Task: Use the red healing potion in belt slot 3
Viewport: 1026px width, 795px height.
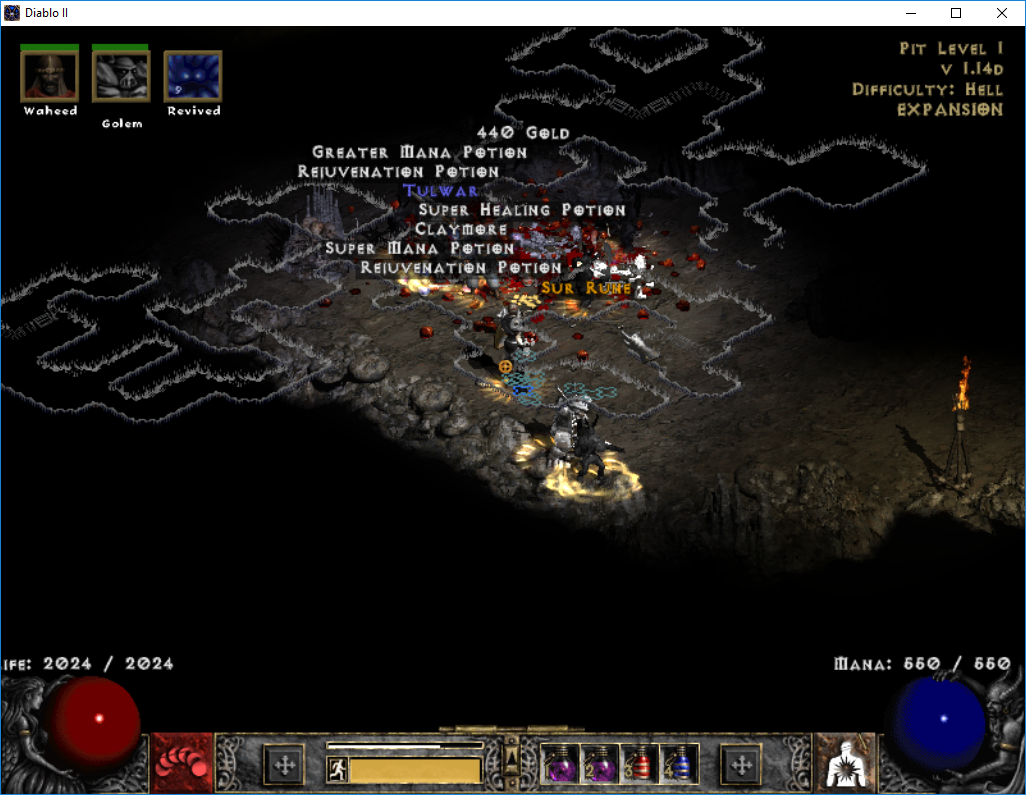Action: pyautogui.click(x=639, y=765)
